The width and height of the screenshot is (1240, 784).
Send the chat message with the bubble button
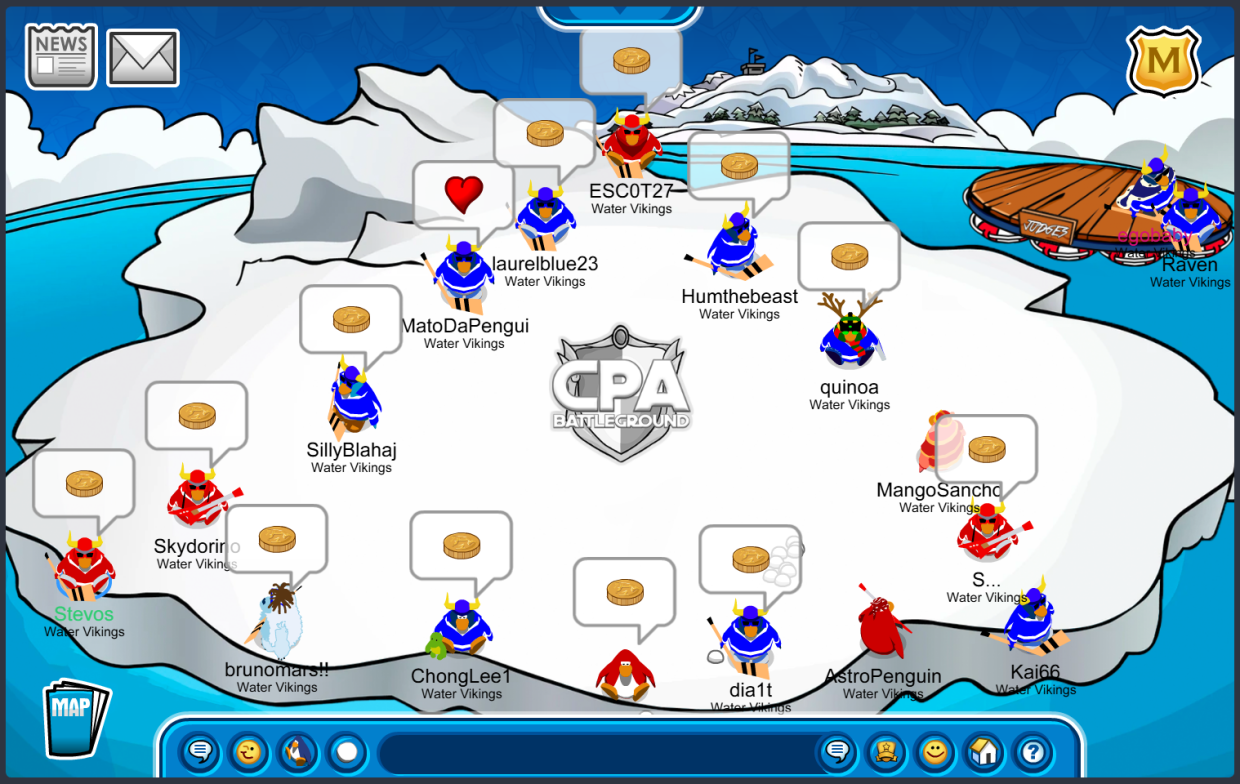click(837, 751)
